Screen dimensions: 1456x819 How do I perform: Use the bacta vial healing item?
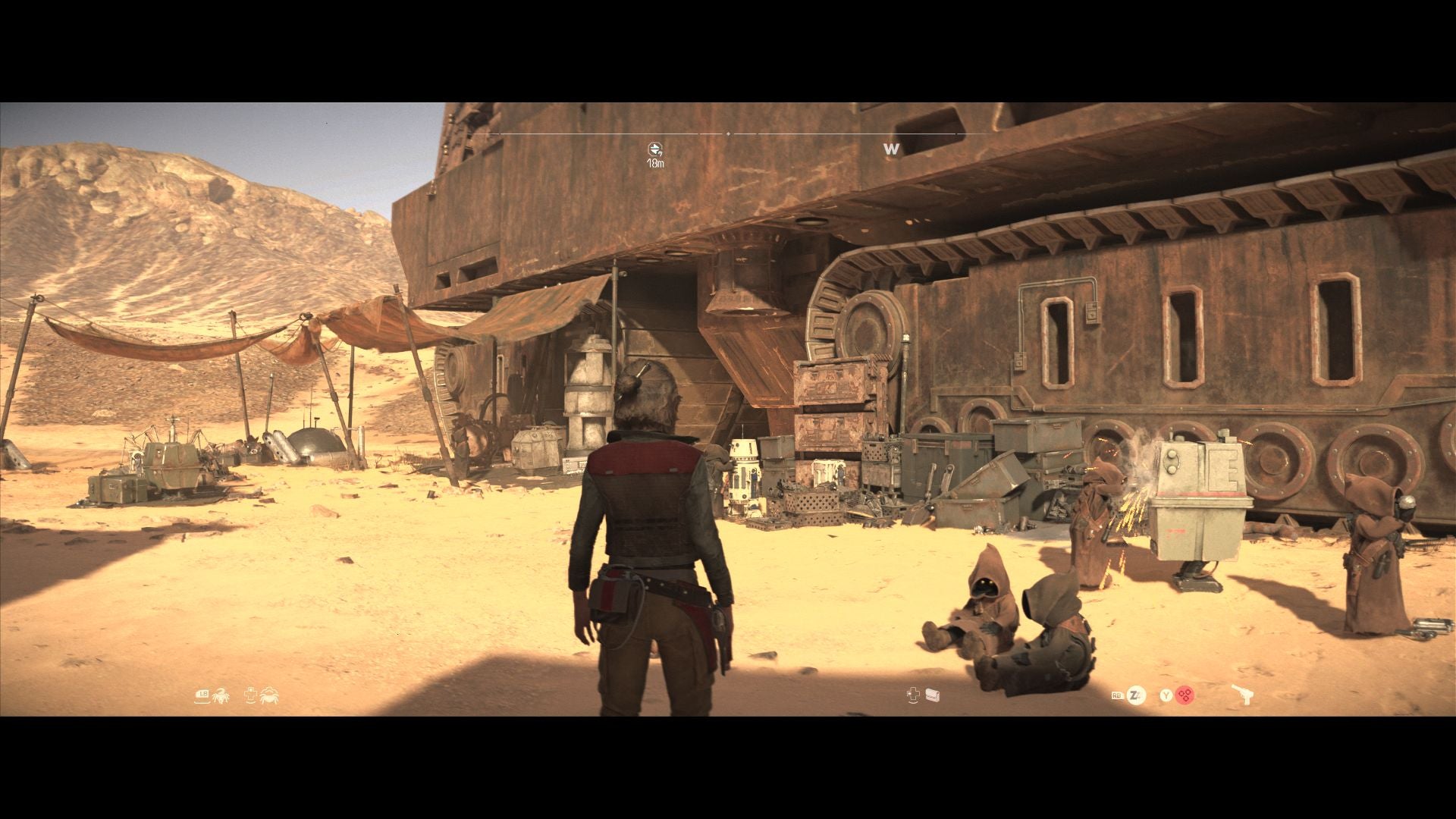coord(932,695)
